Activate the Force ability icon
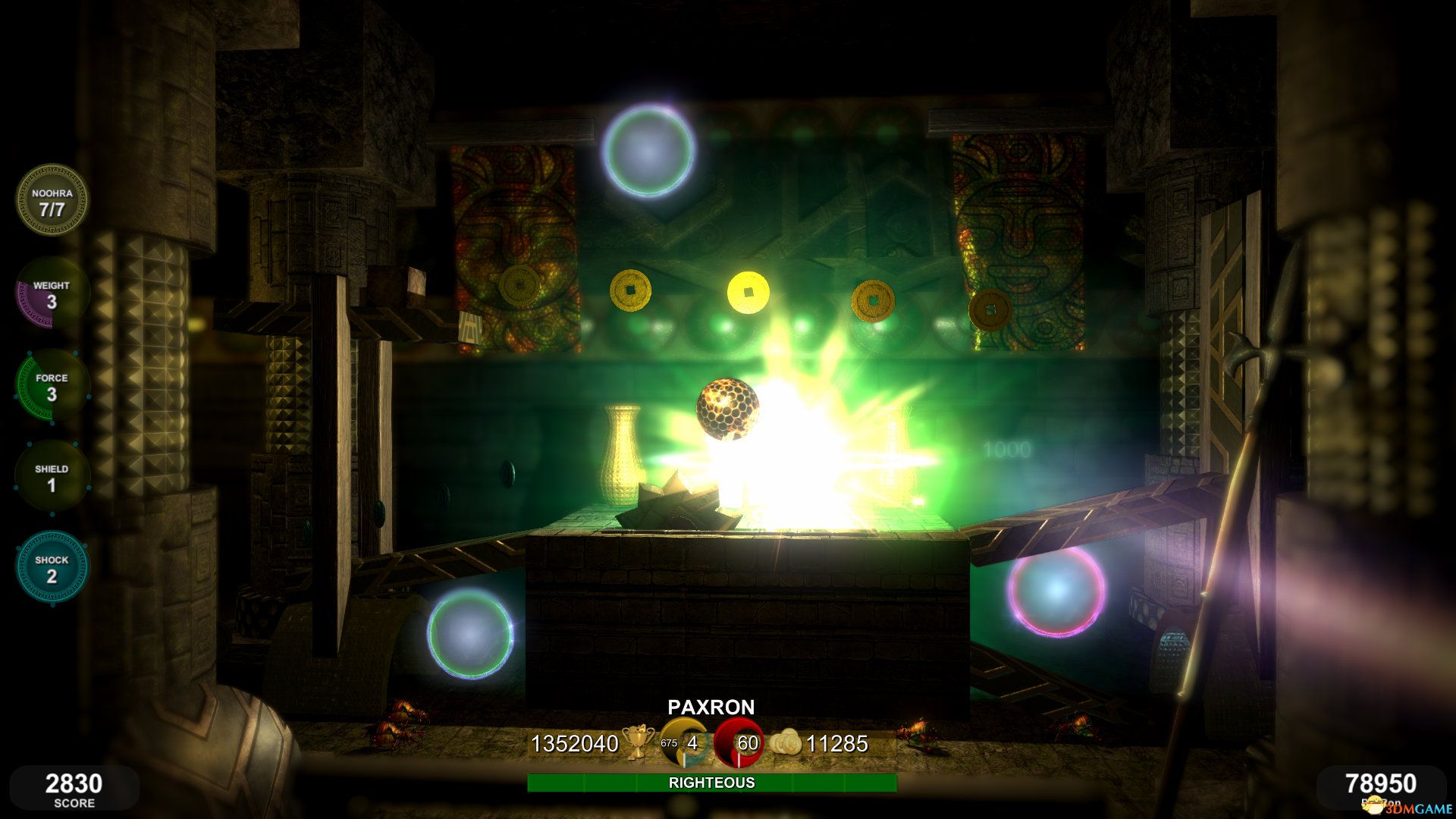Viewport: 1456px width, 819px height. [x=52, y=386]
